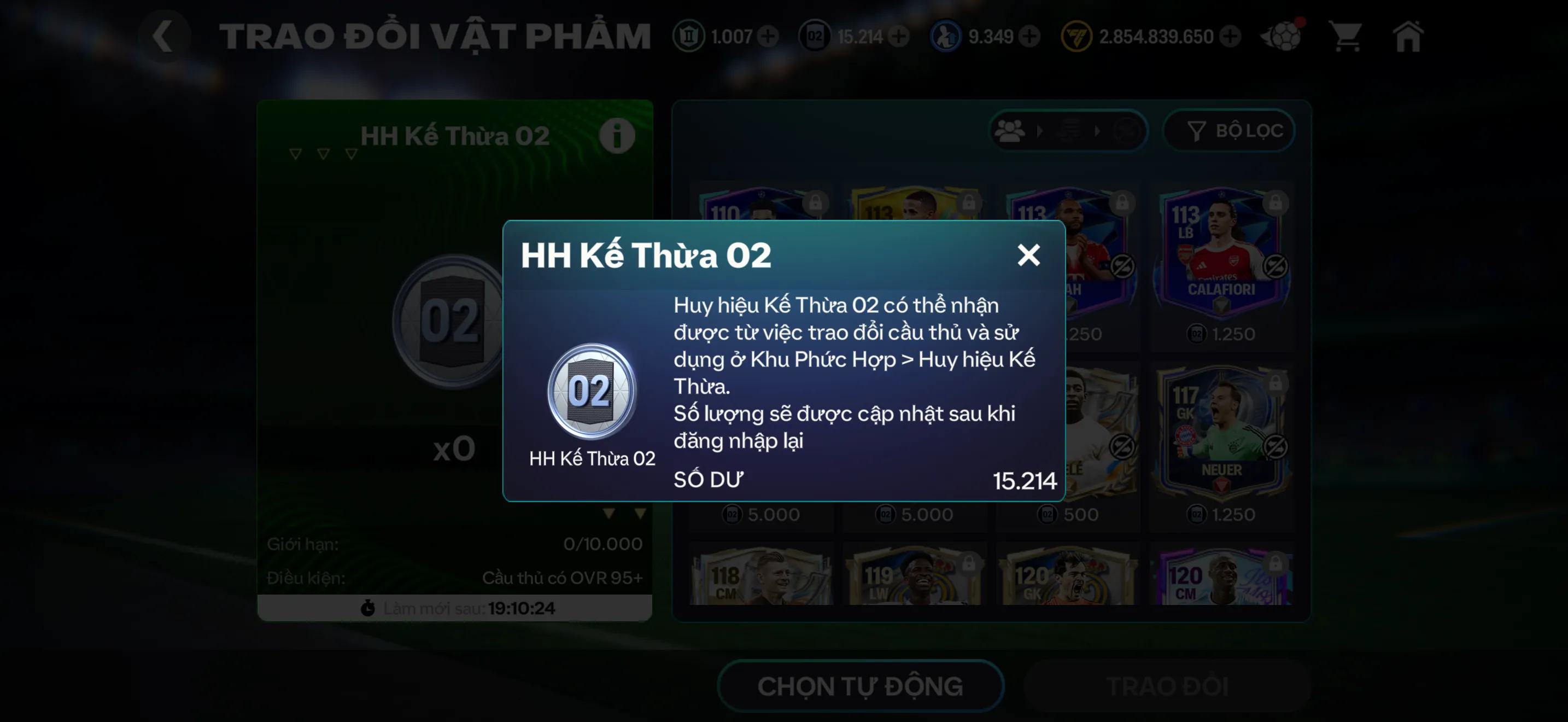1568x722 pixels.
Task: Click the plus next to the 9.349 balance
Action: tap(1029, 37)
